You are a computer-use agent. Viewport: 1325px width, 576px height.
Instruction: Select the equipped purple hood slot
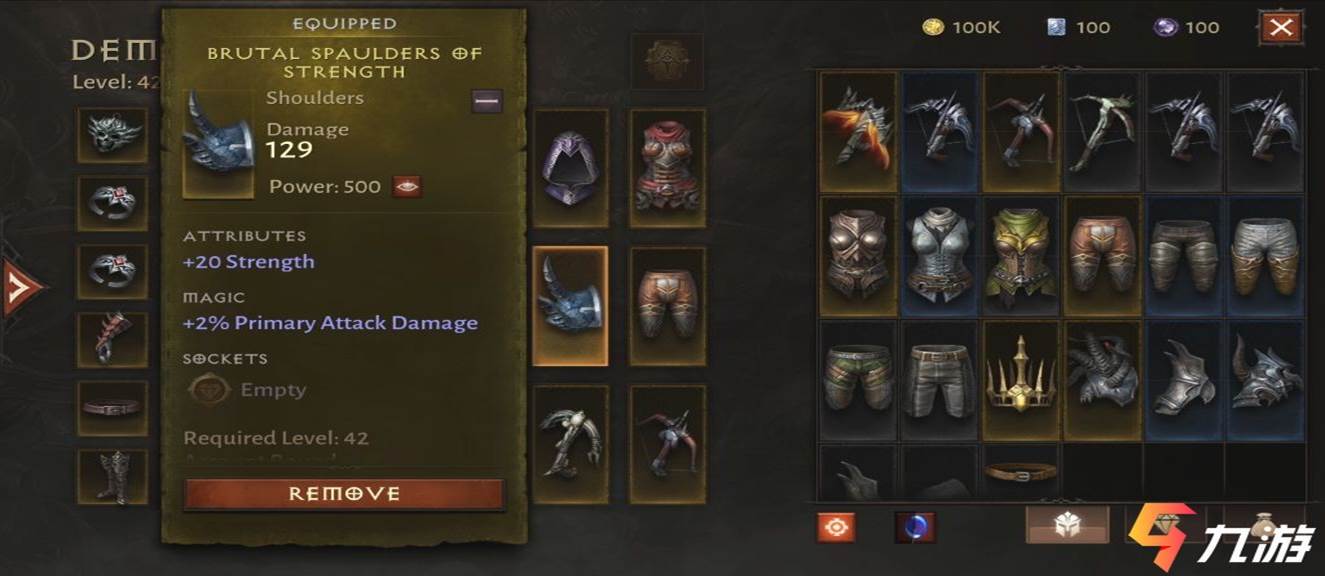(x=570, y=168)
